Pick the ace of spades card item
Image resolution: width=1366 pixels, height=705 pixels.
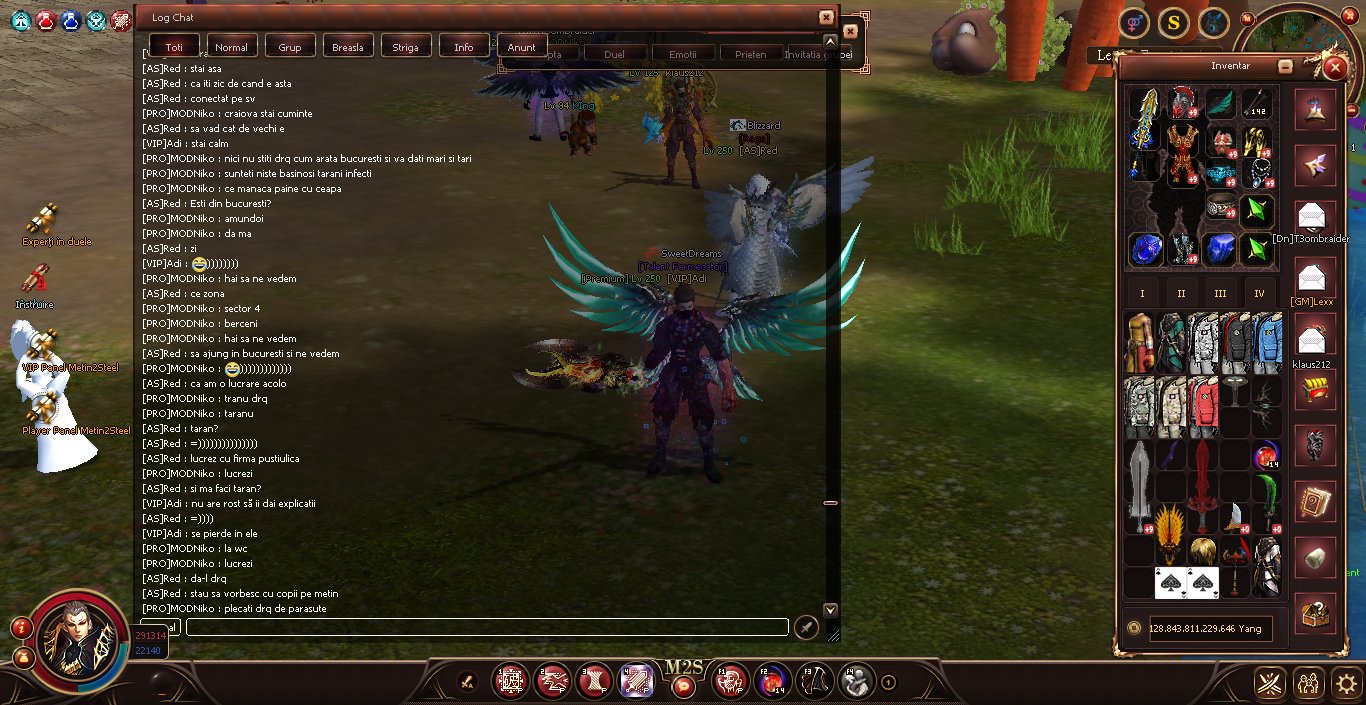(1171, 582)
